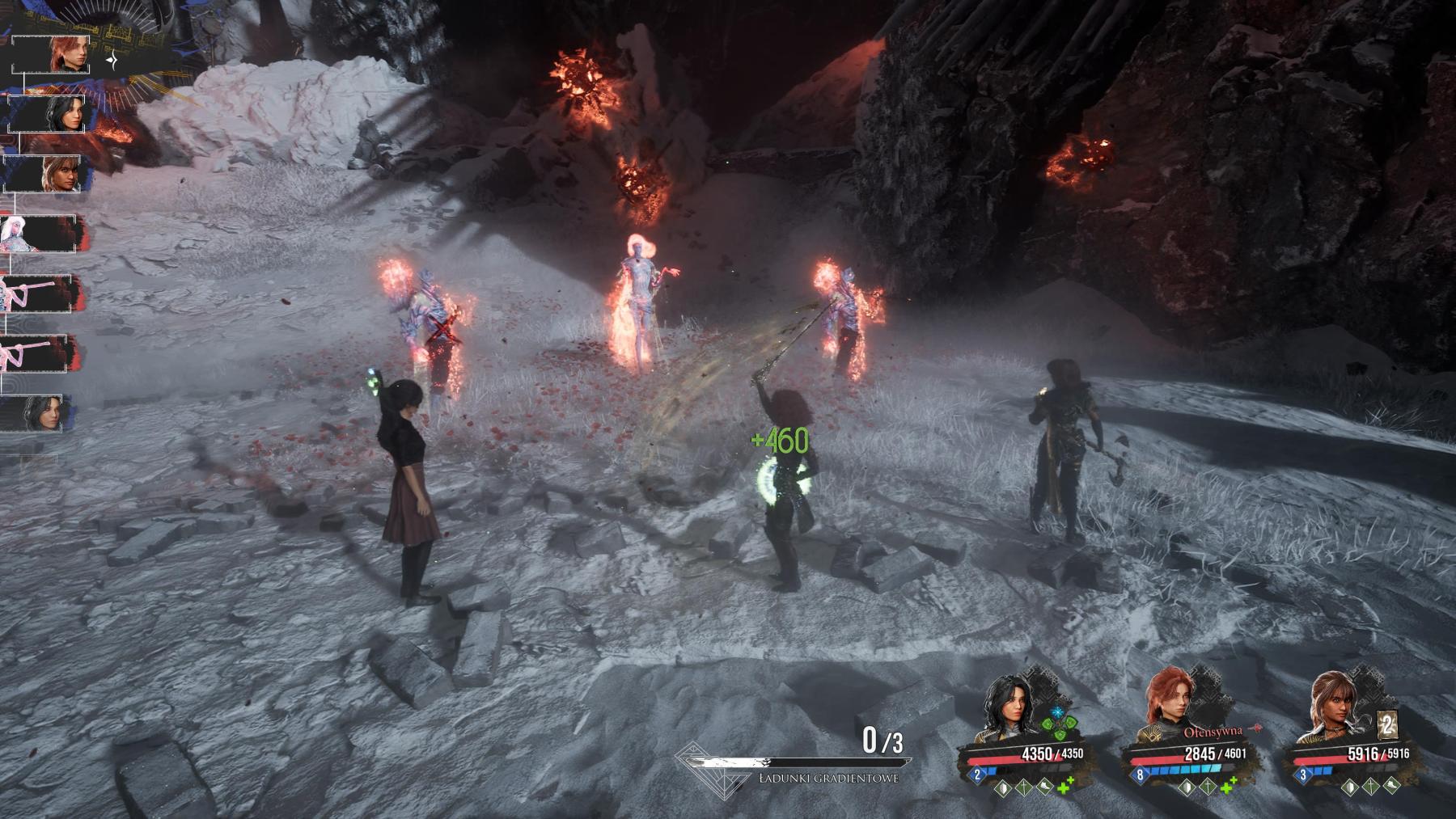Click Maelle's green plus regeneration buff icon
Screen dimensions: 1456x819
[x=1229, y=786]
